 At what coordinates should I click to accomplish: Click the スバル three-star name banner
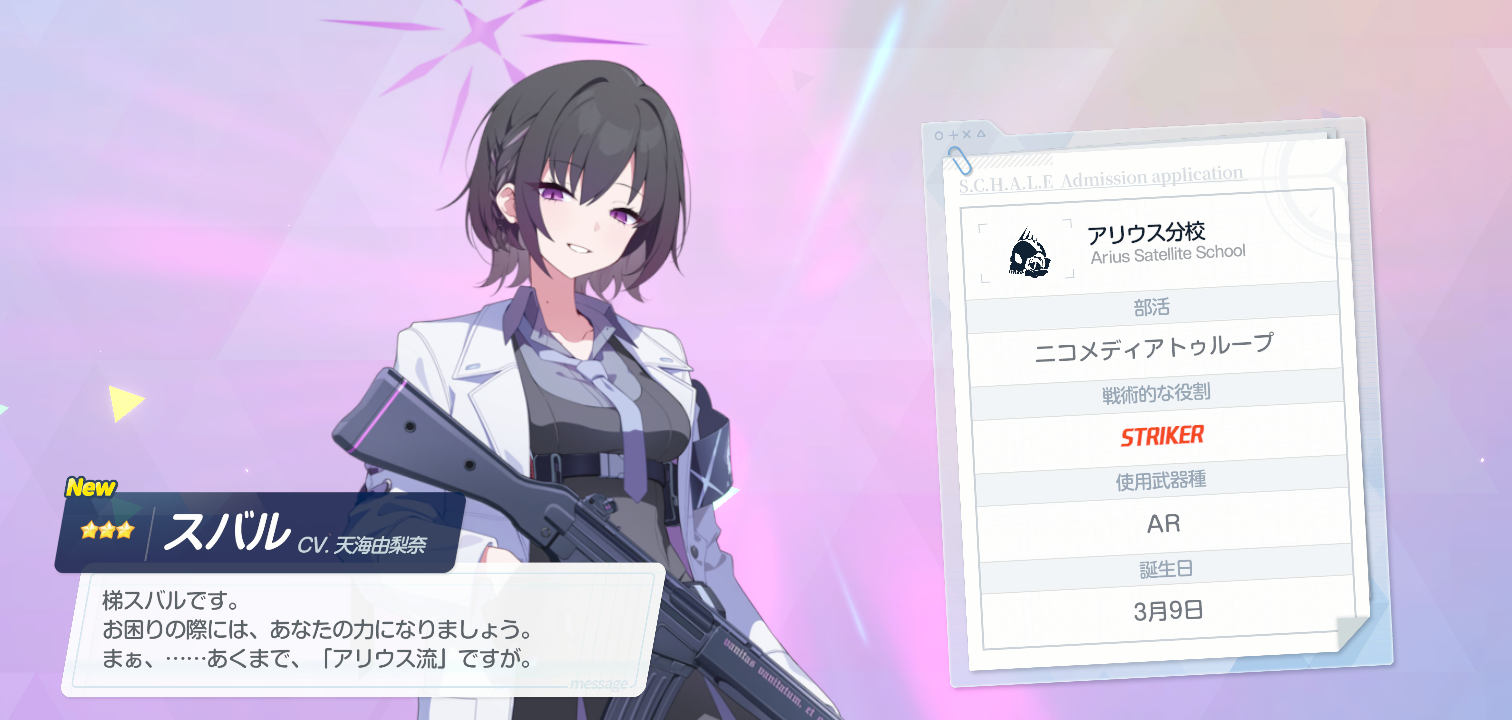(258, 533)
